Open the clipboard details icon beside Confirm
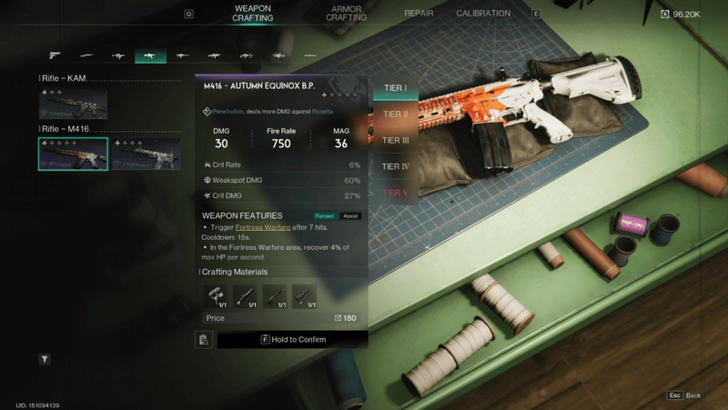 click(x=204, y=340)
